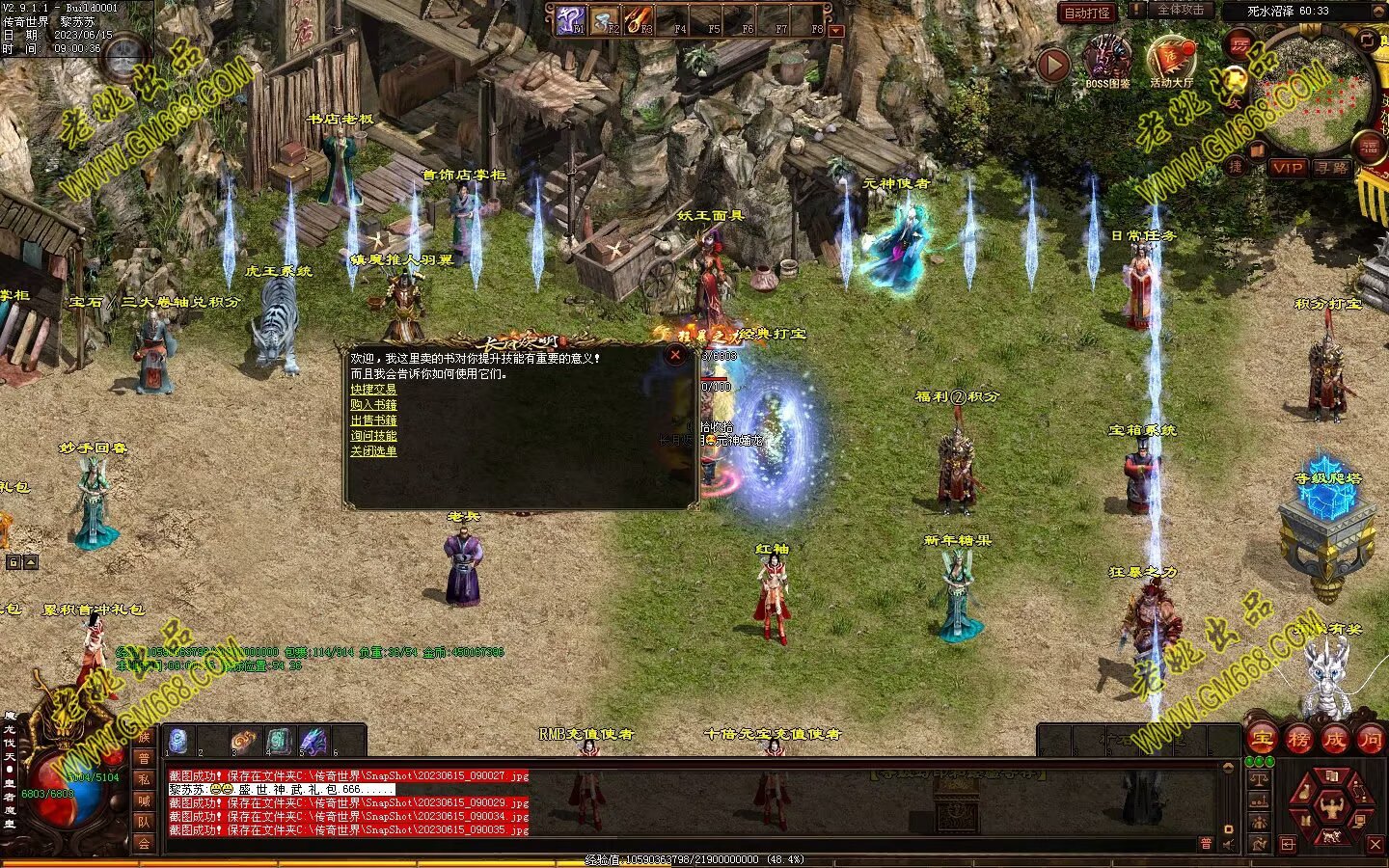Toggle the 自动打怪 auto-fight button
The height and width of the screenshot is (868, 1389).
[x=1087, y=14]
